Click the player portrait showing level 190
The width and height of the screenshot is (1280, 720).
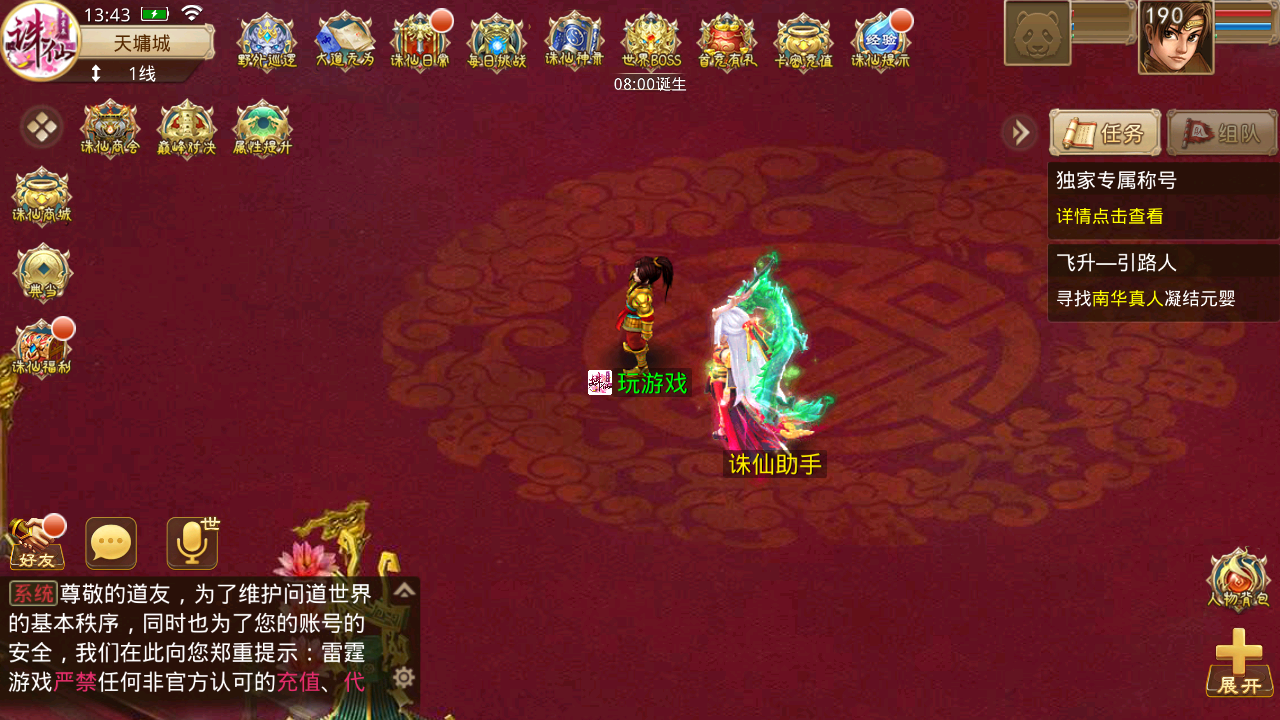click(x=1176, y=38)
